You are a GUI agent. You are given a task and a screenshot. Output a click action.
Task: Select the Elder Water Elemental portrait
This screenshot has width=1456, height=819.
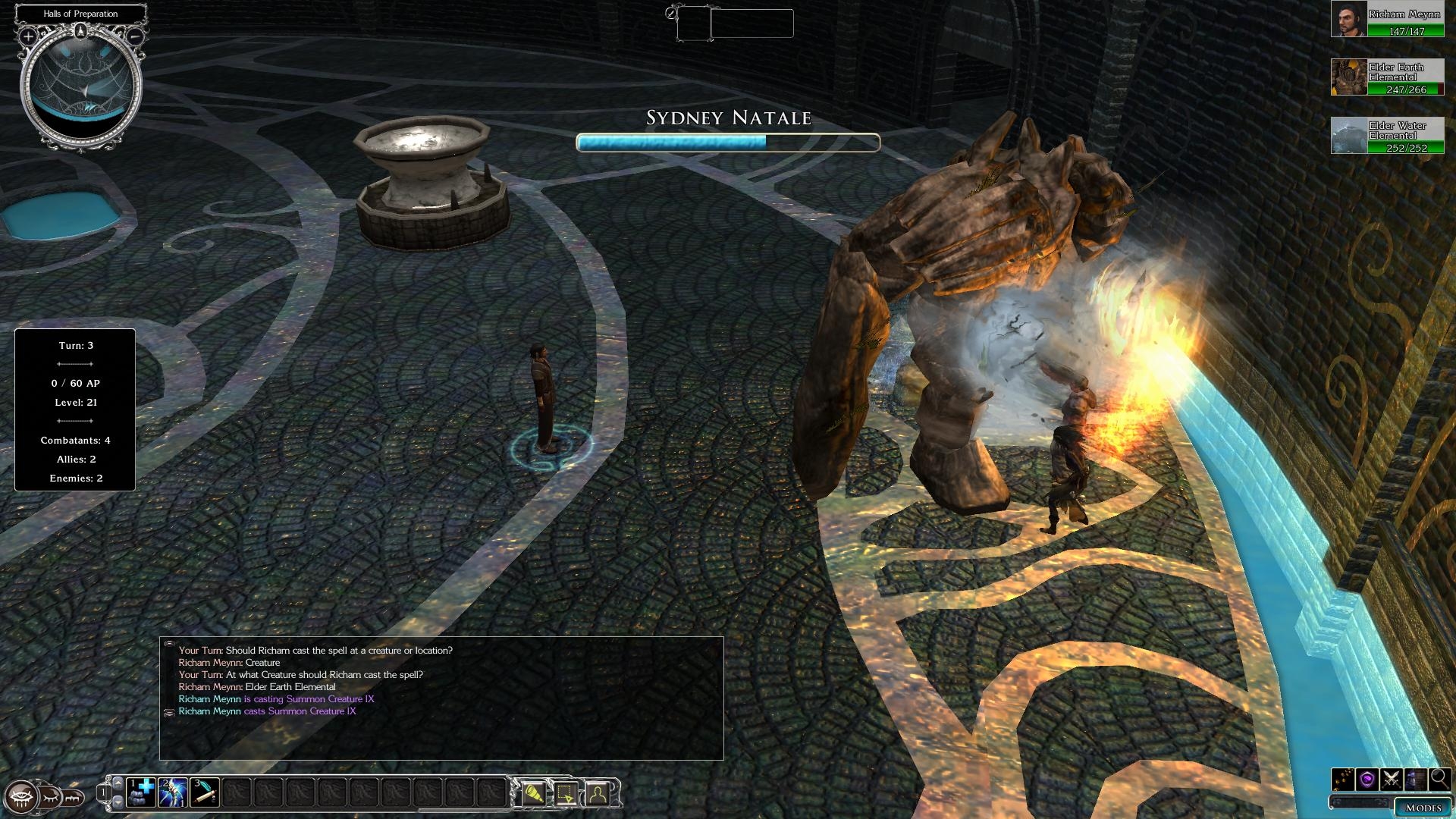click(x=1349, y=136)
